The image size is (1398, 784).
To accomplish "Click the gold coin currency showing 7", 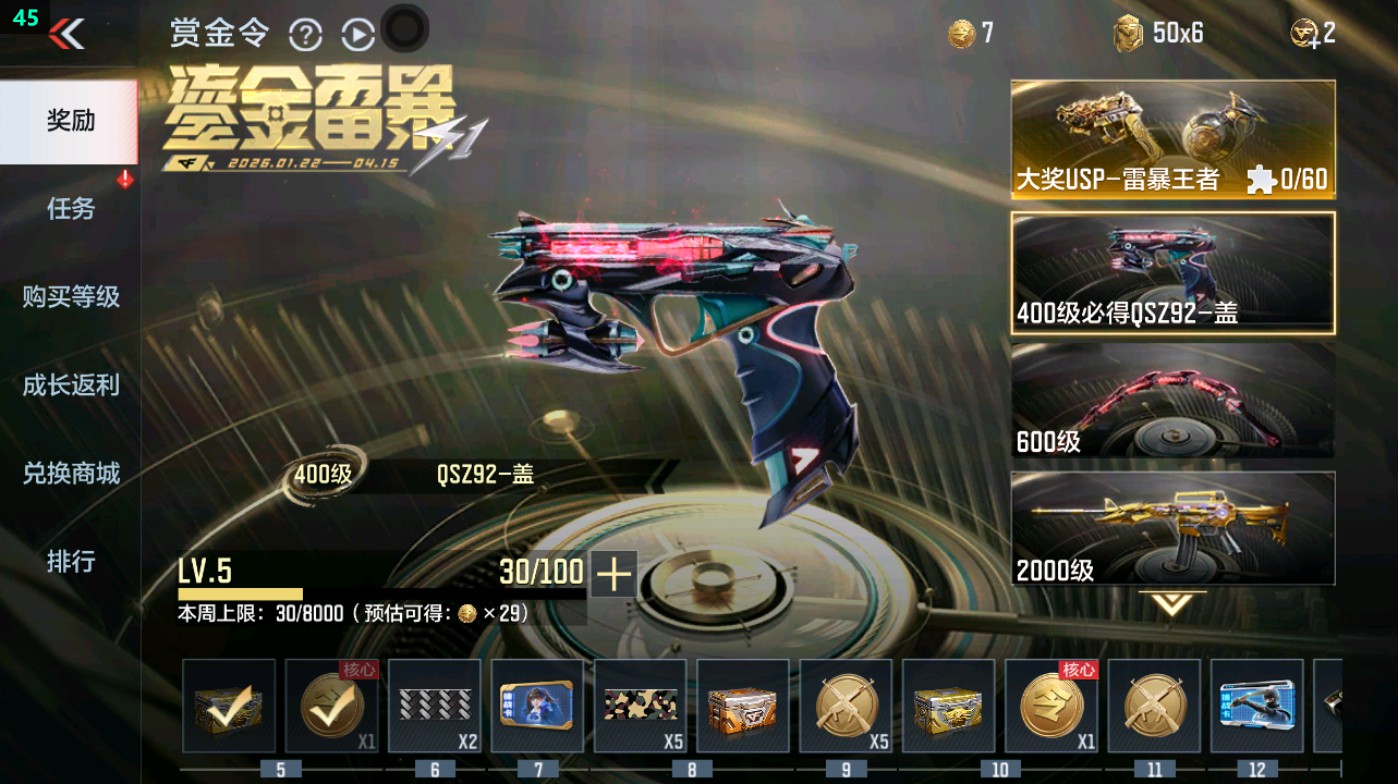I will coord(962,32).
